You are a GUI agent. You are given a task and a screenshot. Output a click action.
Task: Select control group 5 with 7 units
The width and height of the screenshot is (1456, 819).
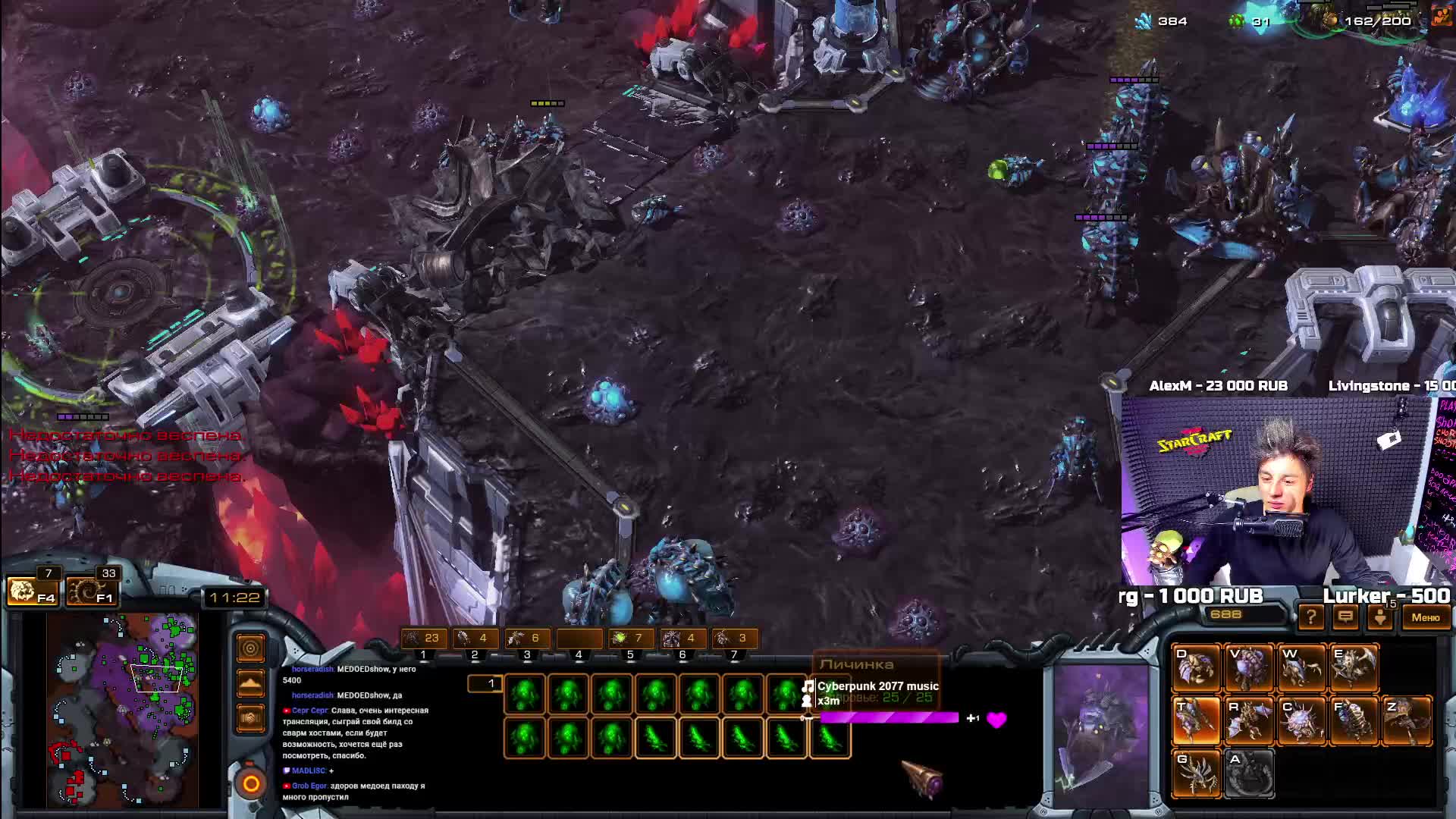click(629, 639)
